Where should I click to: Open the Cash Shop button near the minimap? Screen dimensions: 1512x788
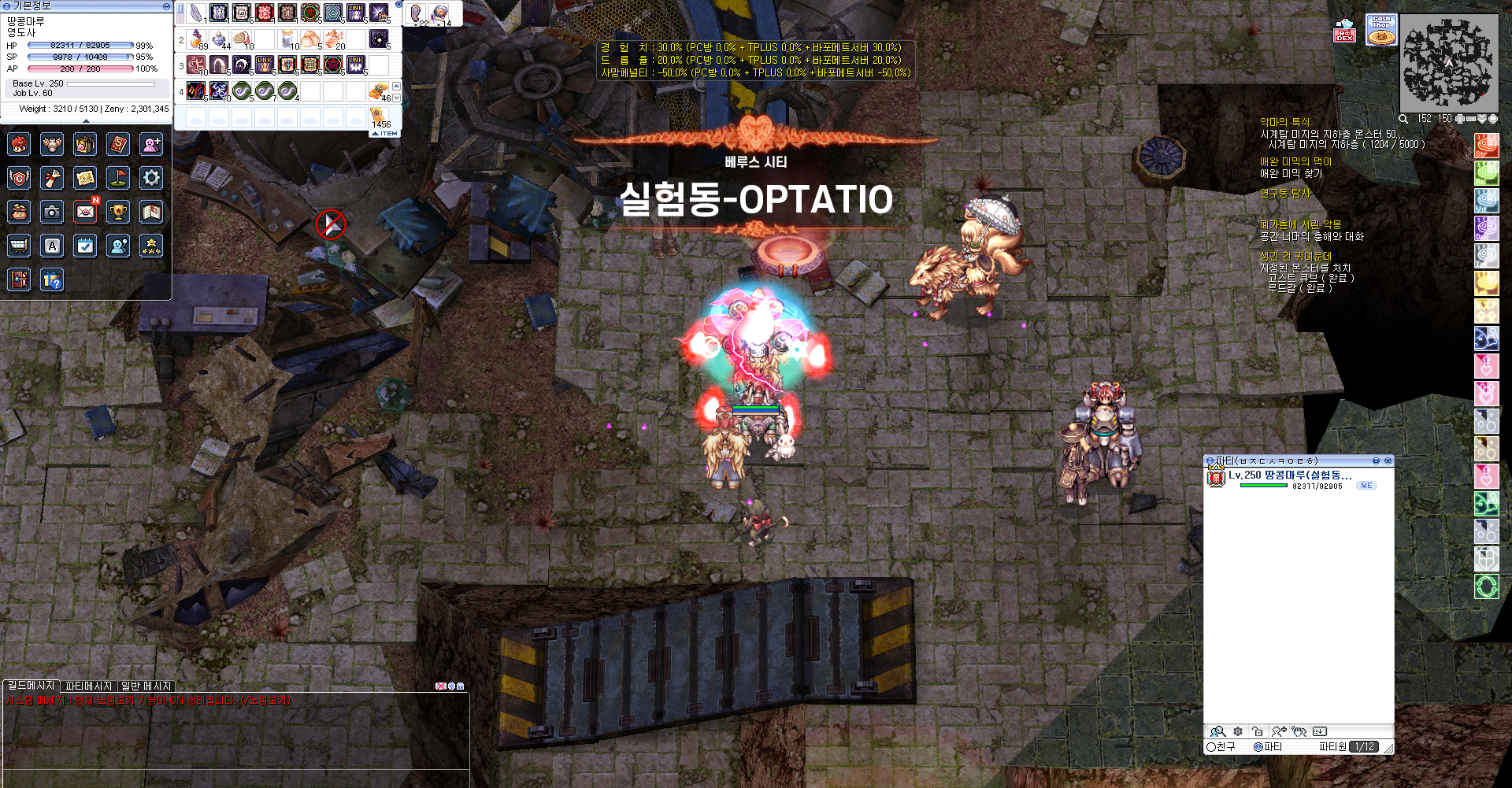click(x=1380, y=29)
